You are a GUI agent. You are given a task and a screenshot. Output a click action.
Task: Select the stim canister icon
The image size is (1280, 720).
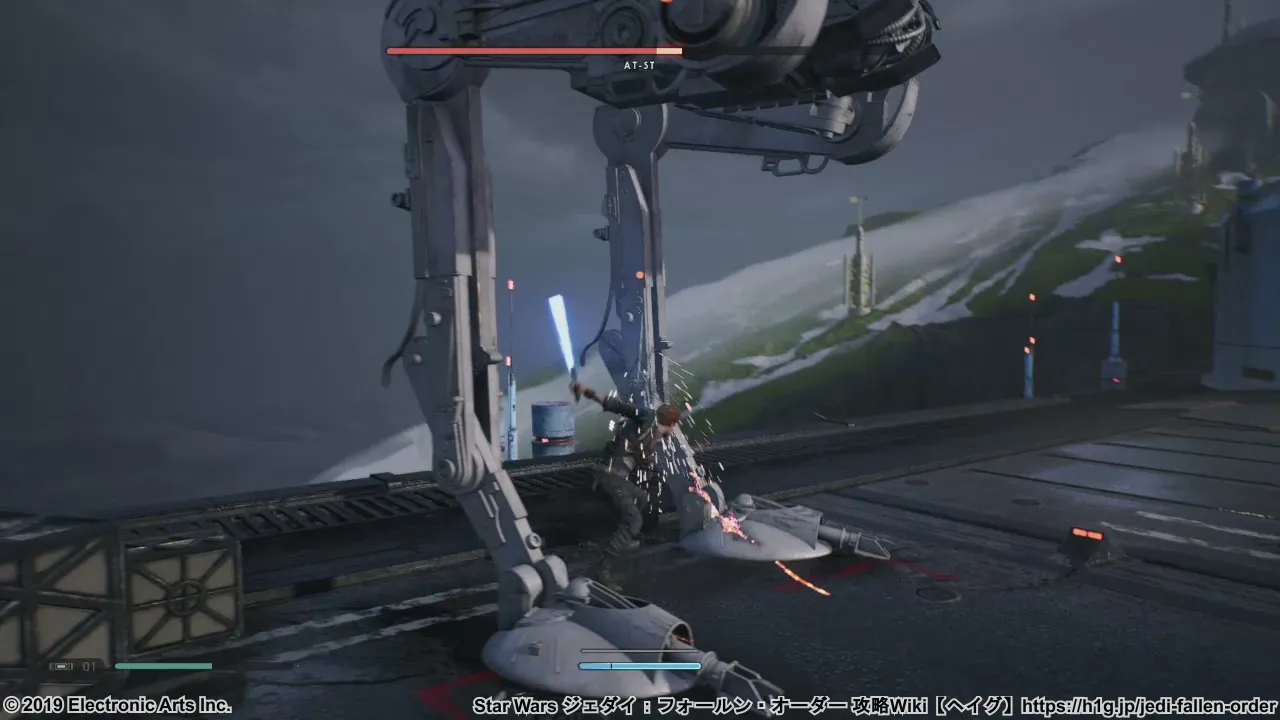pos(62,666)
